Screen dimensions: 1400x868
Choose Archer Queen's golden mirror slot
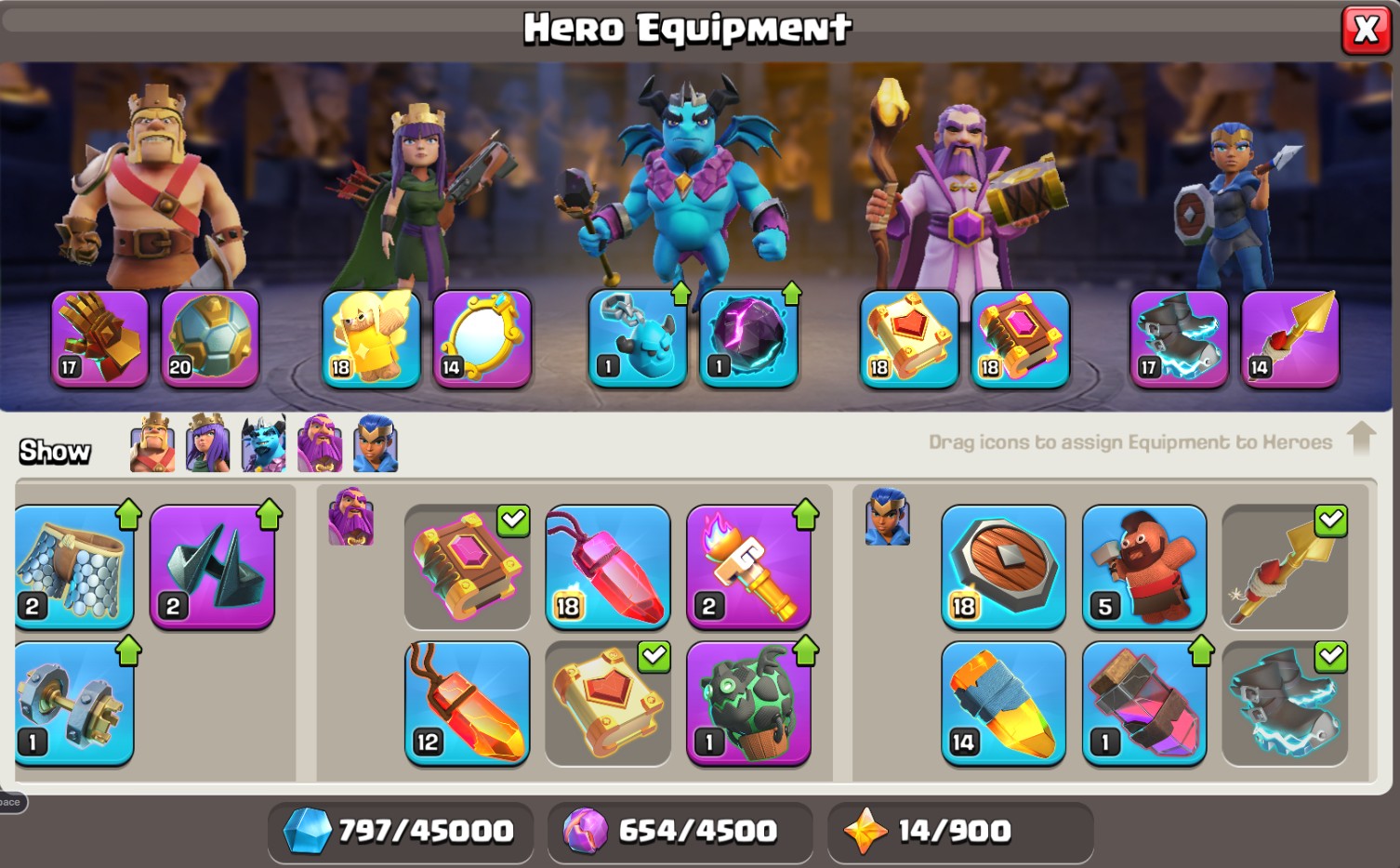482,338
